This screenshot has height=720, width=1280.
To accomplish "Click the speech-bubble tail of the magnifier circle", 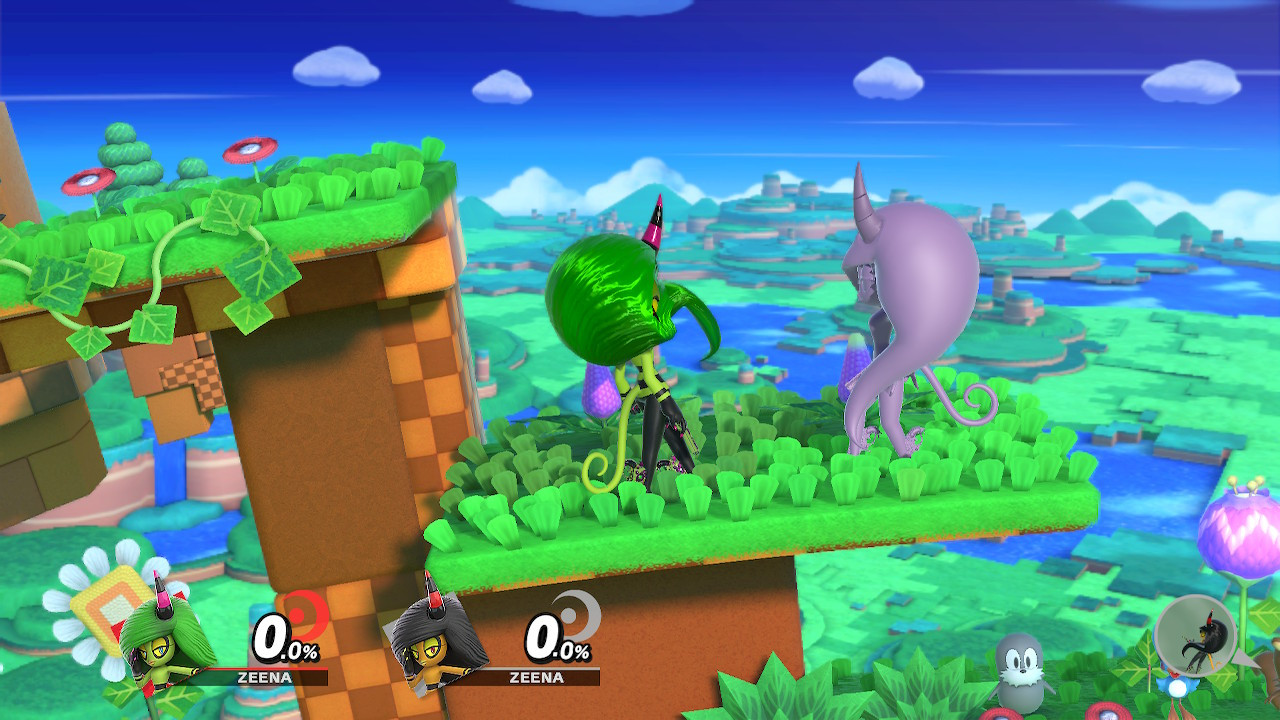I will click(x=1245, y=656).
